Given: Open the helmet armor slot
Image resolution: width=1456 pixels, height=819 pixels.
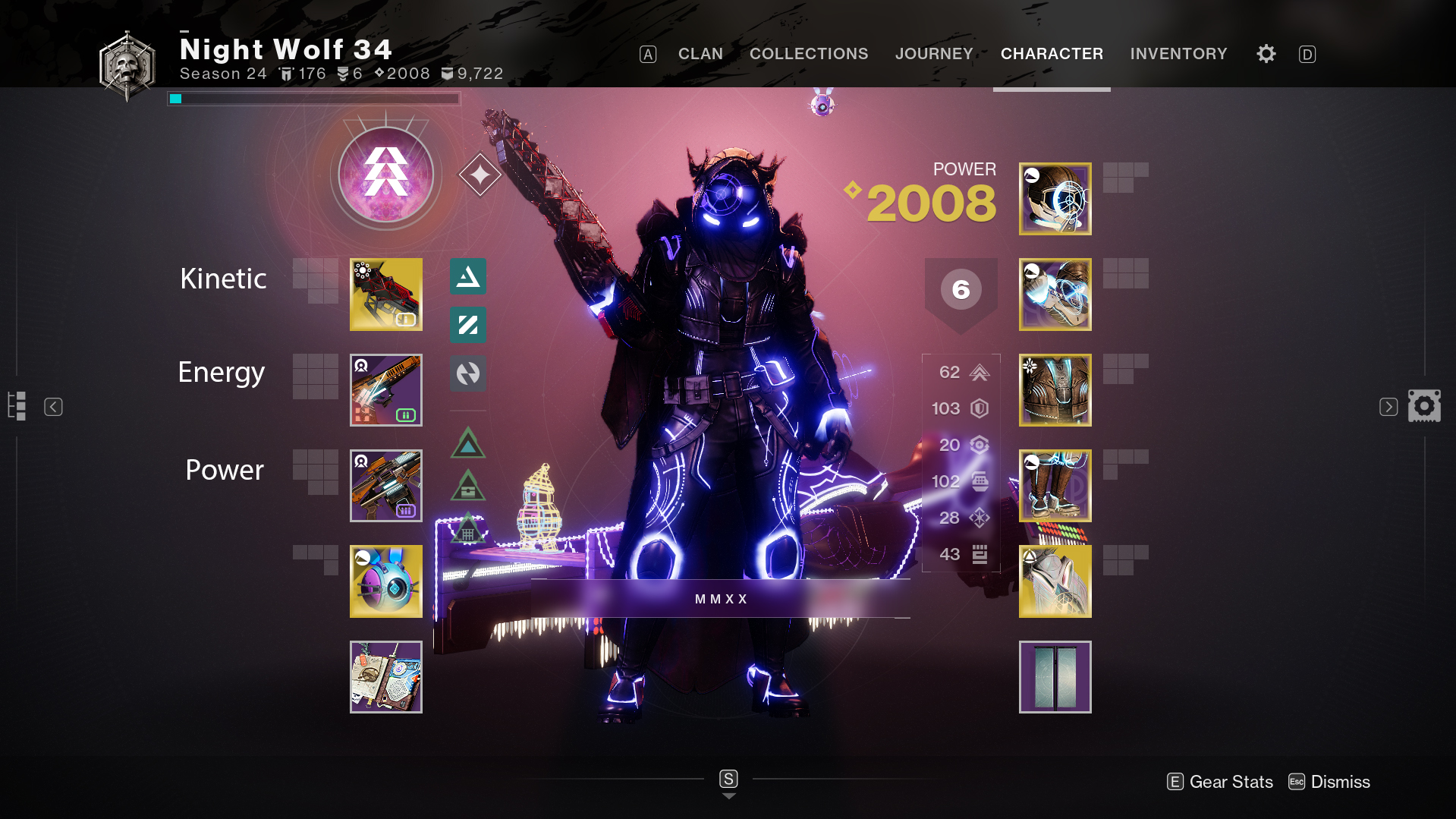Looking at the screenshot, I should pyautogui.click(x=1055, y=199).
